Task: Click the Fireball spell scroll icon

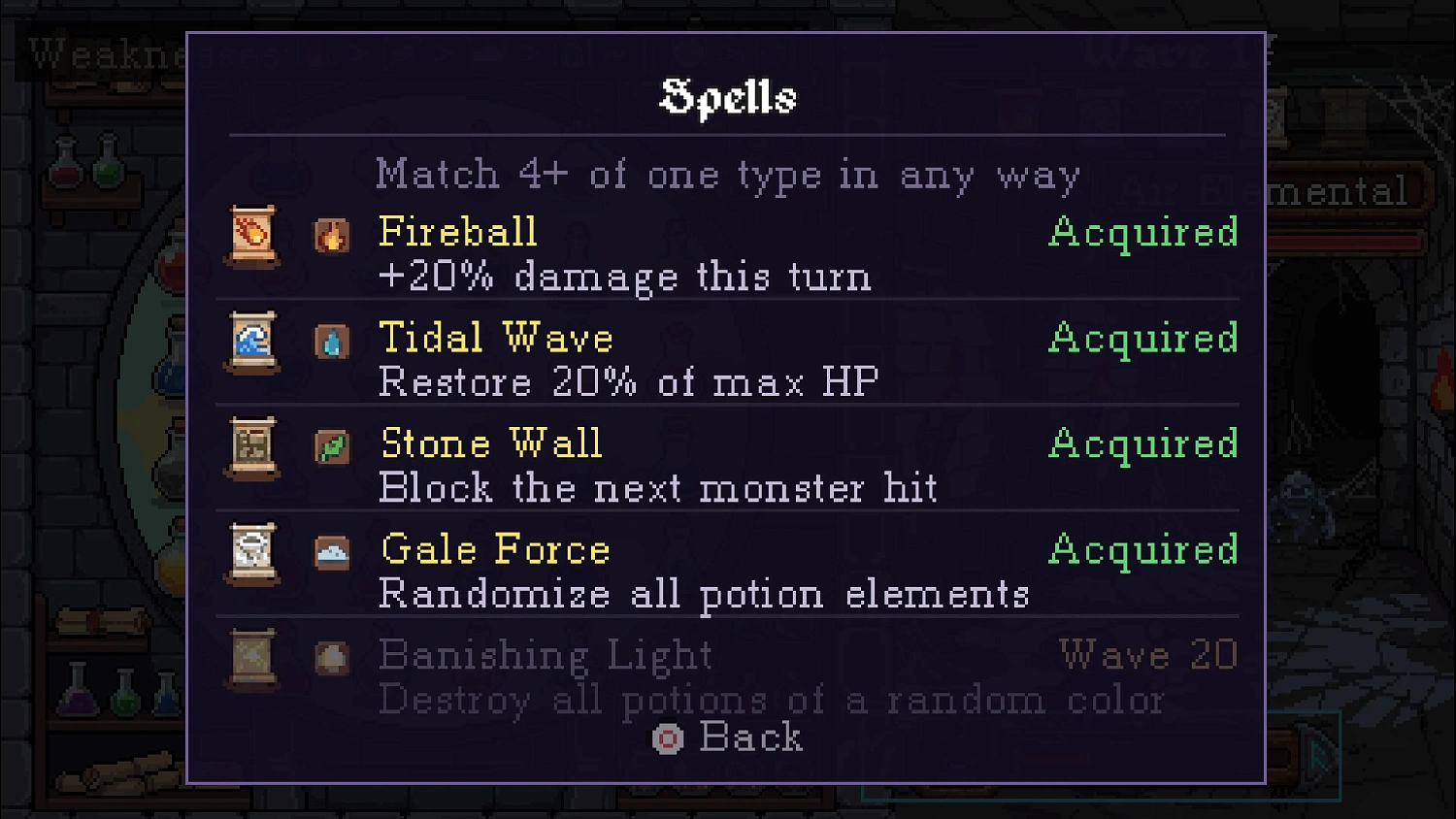Action: pyautogui.click(x=251, y=237)
